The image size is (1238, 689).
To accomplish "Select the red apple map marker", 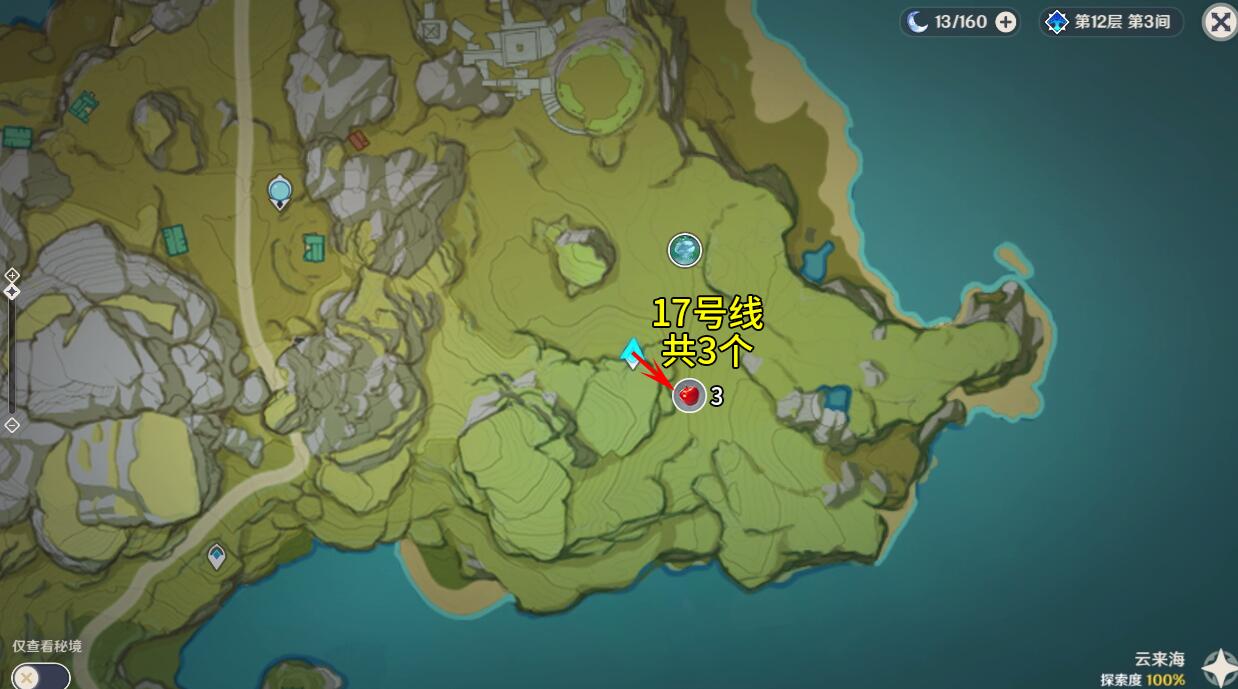I will 688,396.
